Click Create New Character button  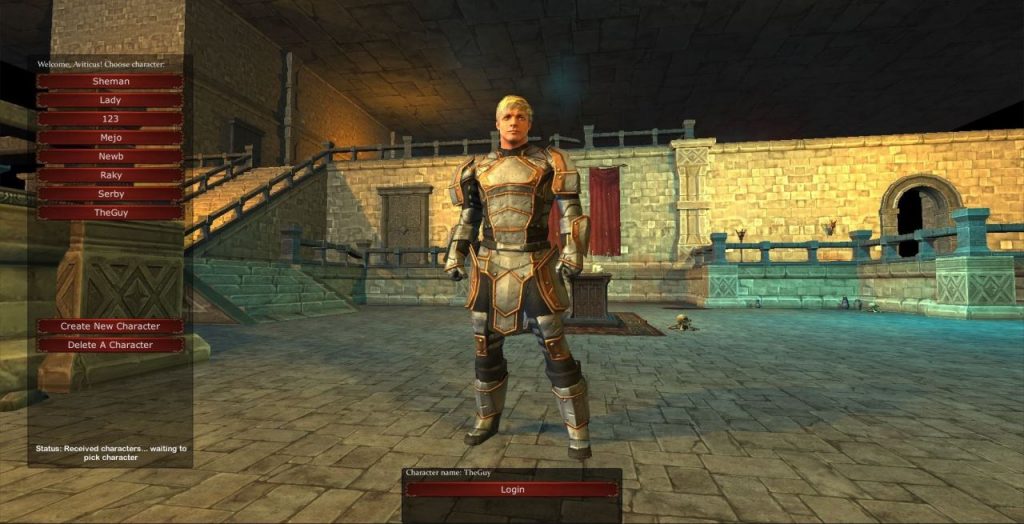110,326
